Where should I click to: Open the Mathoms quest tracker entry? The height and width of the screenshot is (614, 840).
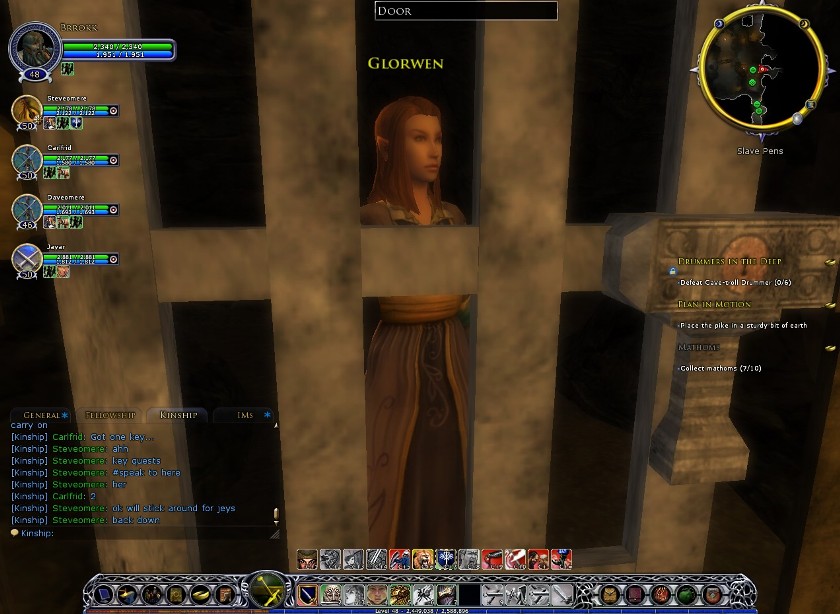tap(699, 347)
